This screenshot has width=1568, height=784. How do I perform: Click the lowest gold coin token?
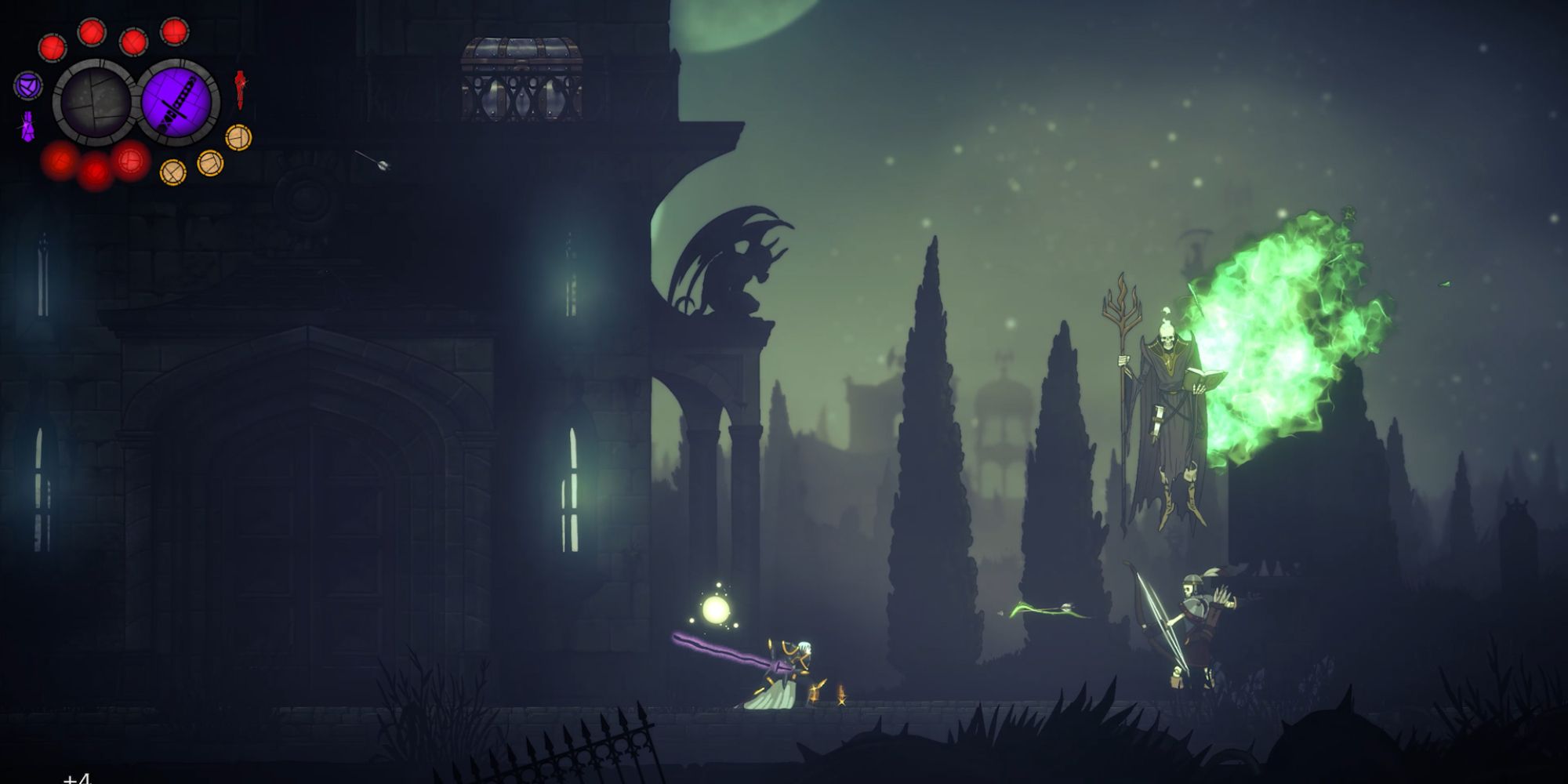coord(172,172)
